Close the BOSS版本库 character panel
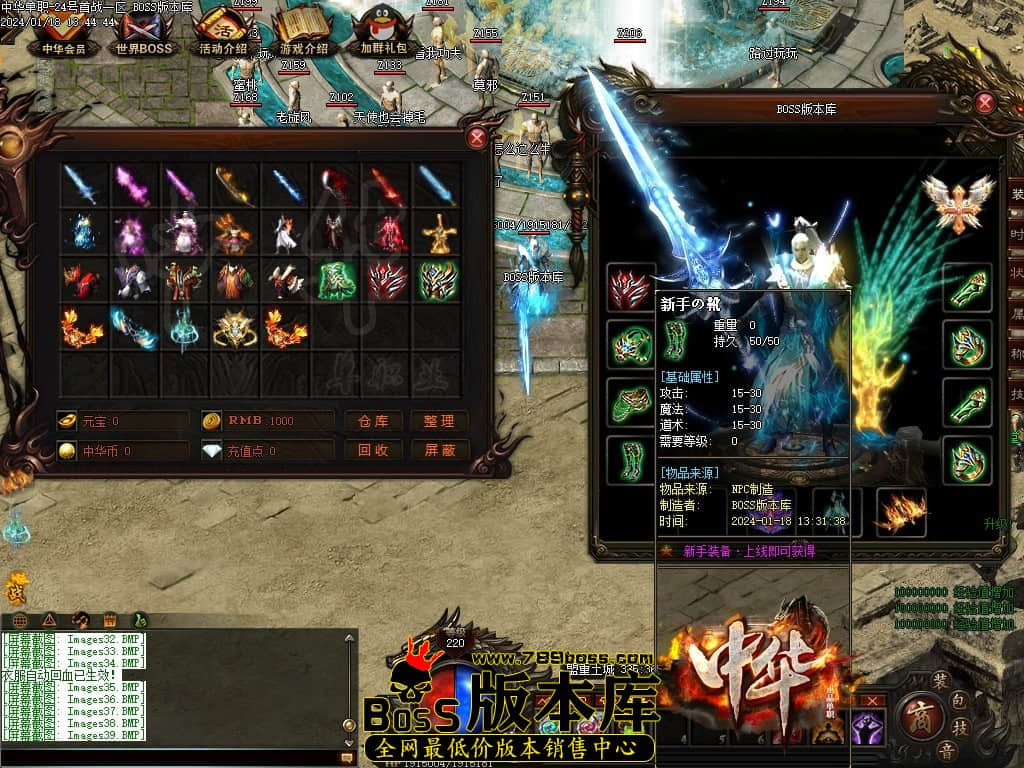Viewport: 1024px width, 768px height. 985,102
